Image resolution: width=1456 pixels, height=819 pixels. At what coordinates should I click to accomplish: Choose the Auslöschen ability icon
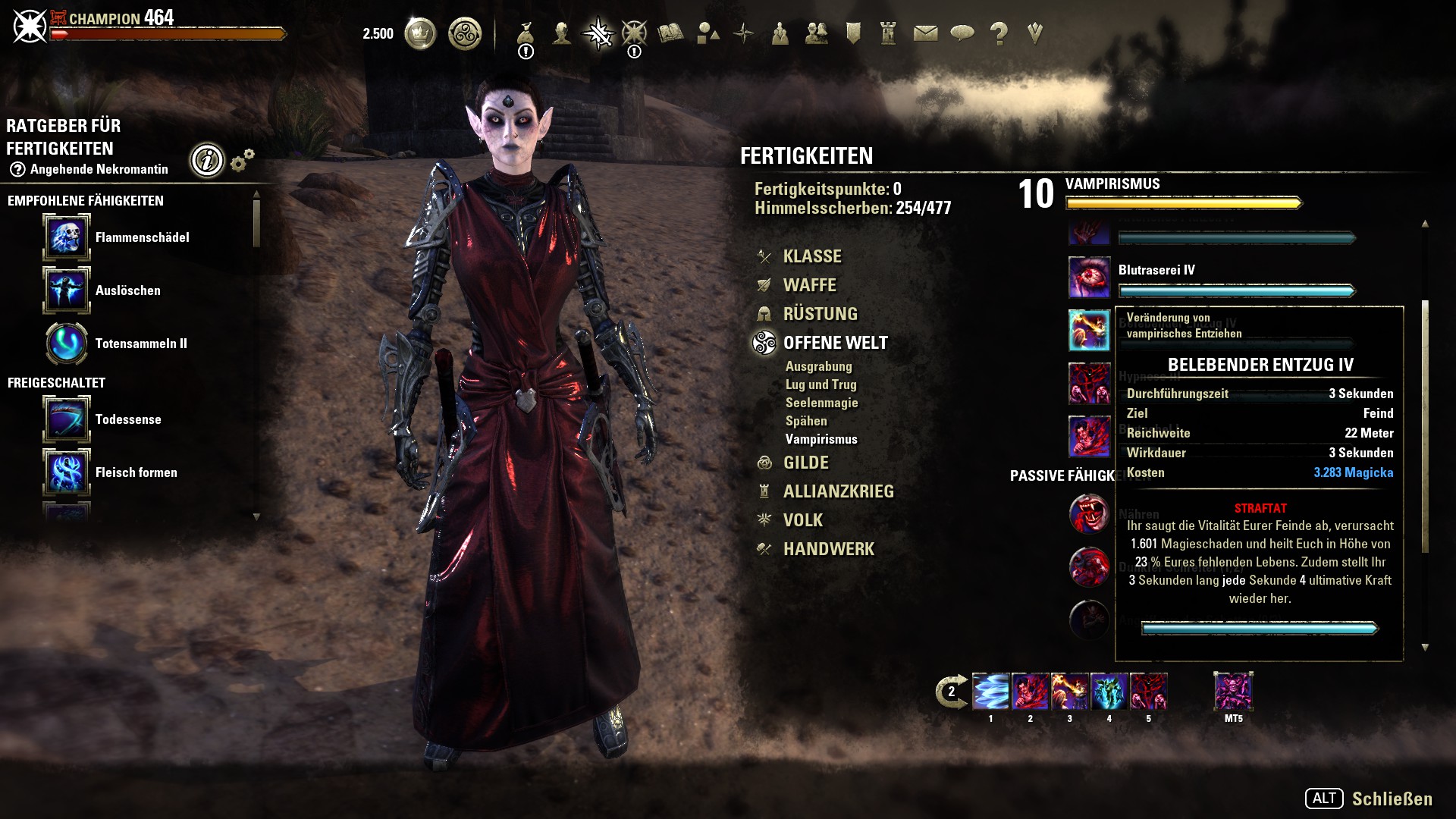(67, 290)
